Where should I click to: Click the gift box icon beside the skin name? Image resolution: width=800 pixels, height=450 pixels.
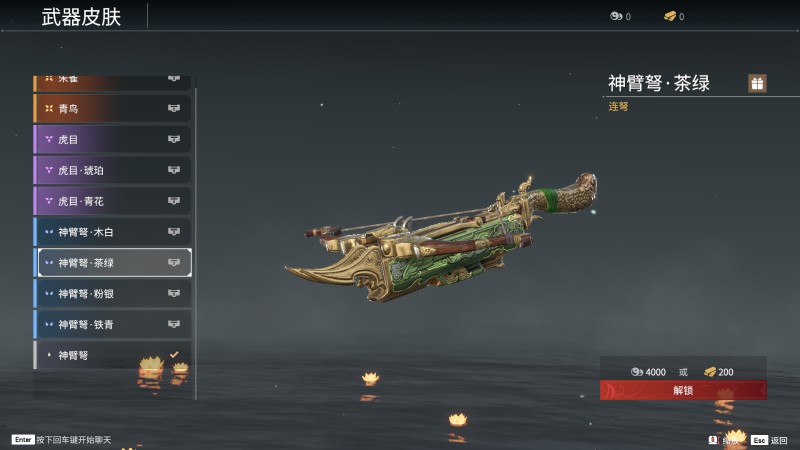tap(757, 84)
